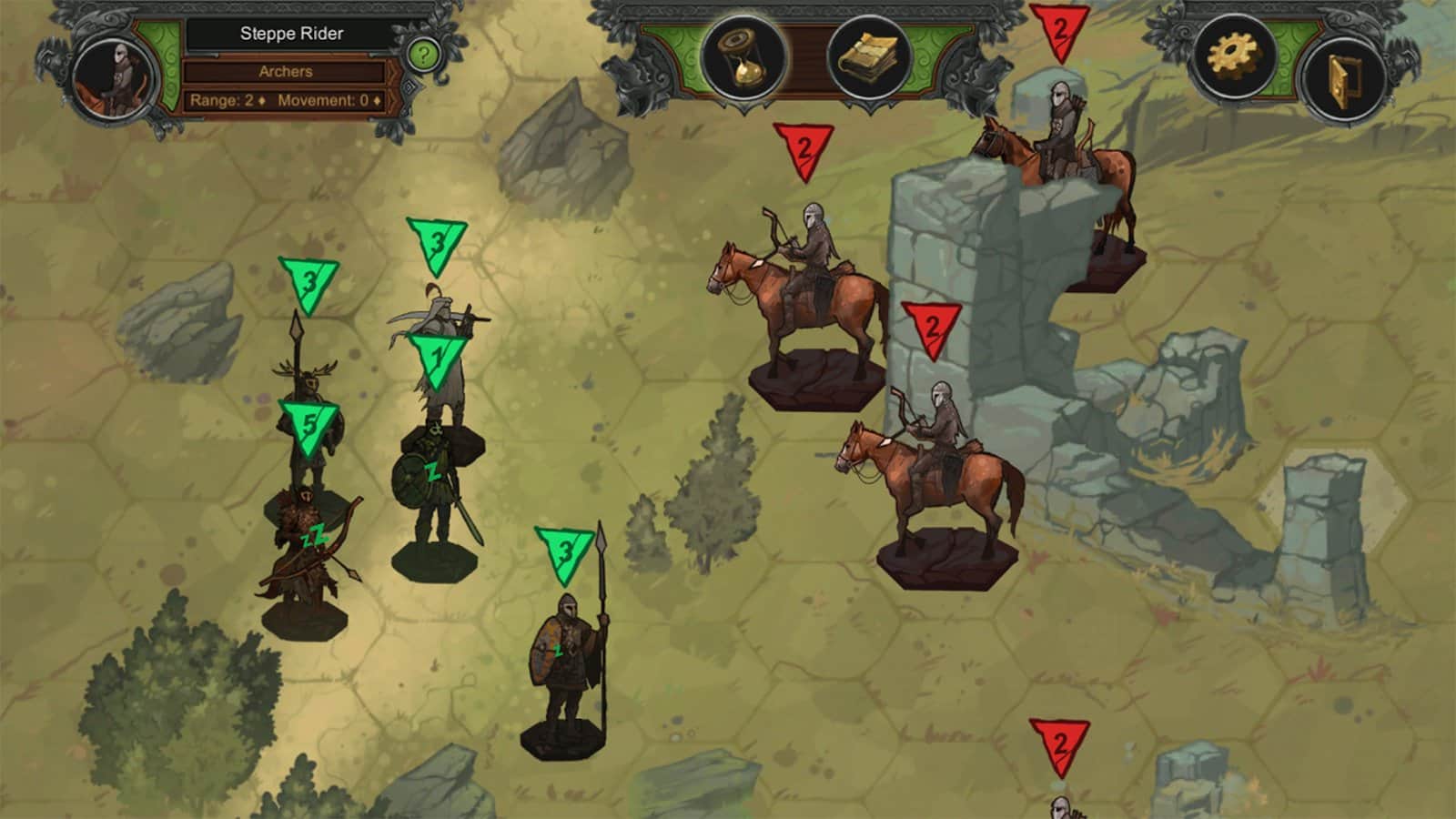End turn with the hourglass button
The image size is (1456, 819).
point(743,56)
